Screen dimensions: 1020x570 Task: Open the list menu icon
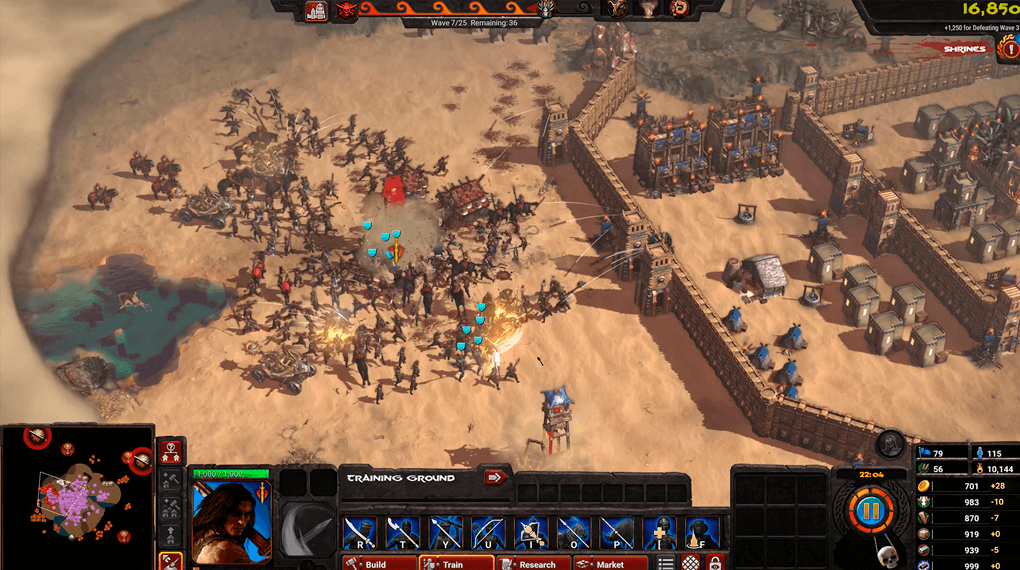(666, 564)
